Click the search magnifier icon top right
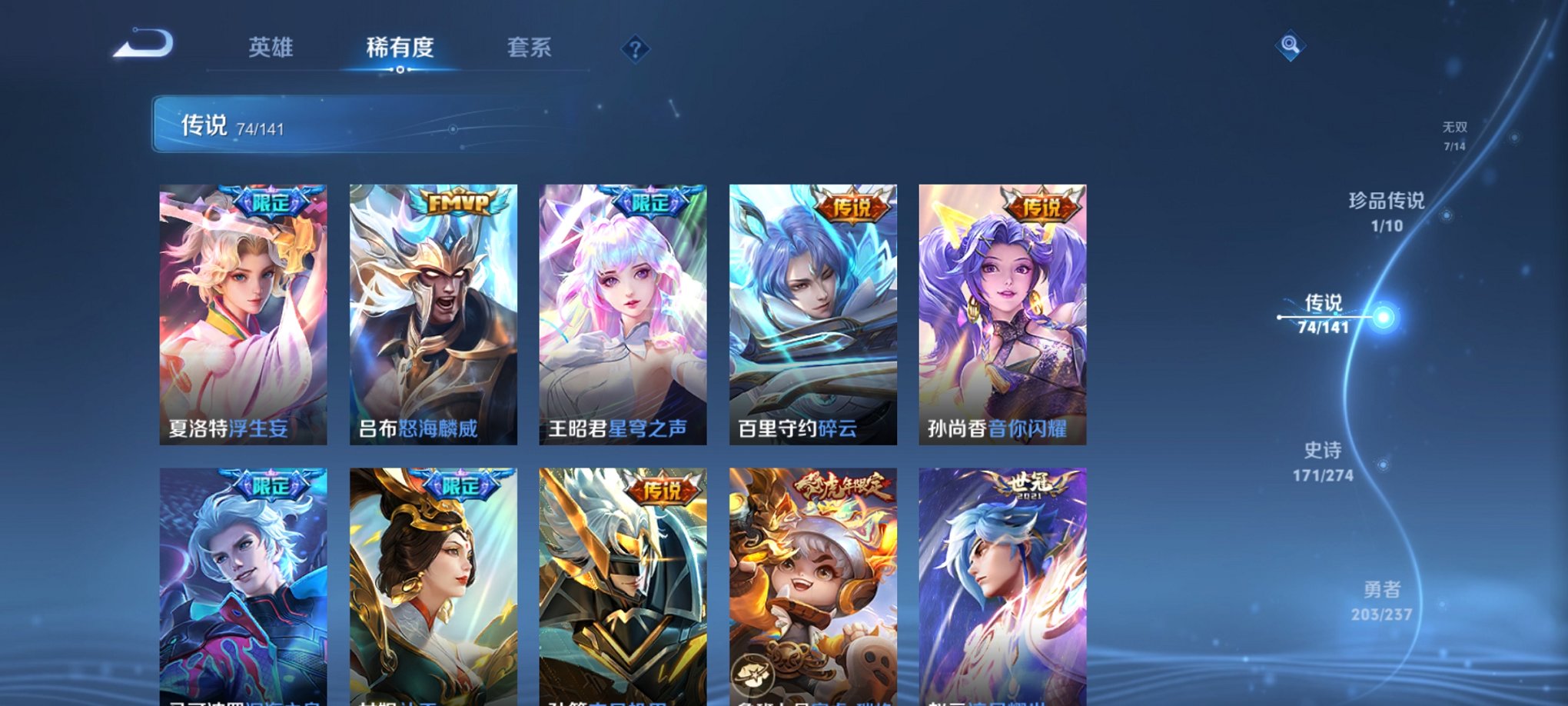 pos(1290,45)
